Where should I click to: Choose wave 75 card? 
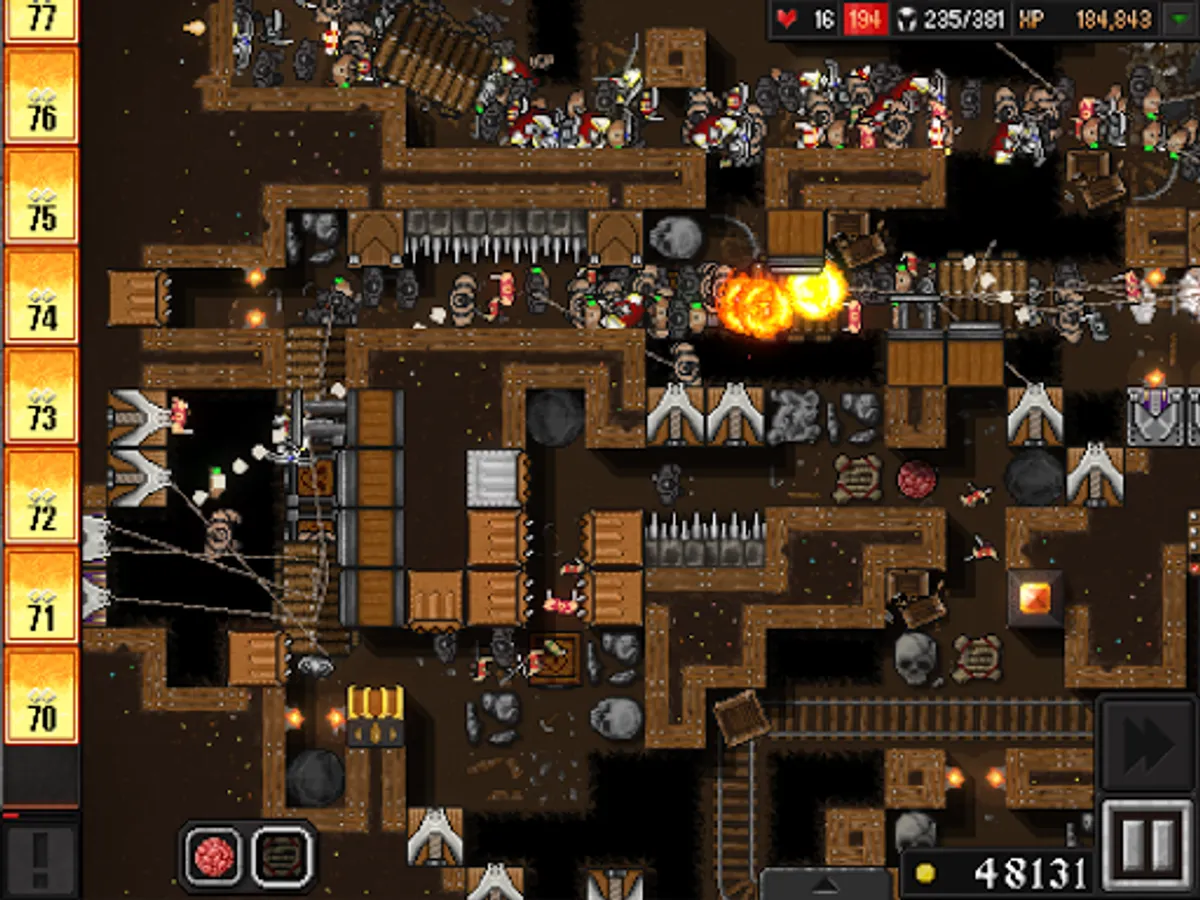coord(41,195)
